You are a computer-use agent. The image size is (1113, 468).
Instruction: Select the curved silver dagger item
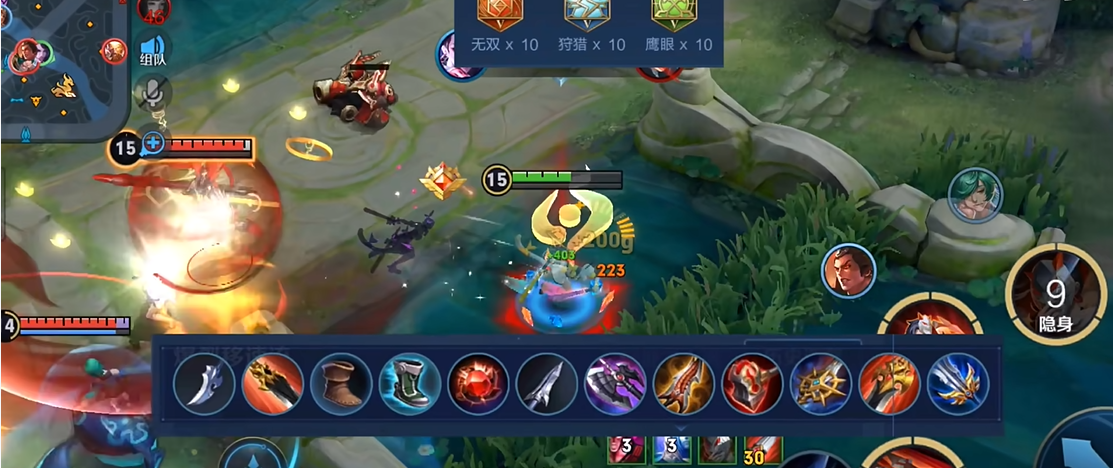204,384
